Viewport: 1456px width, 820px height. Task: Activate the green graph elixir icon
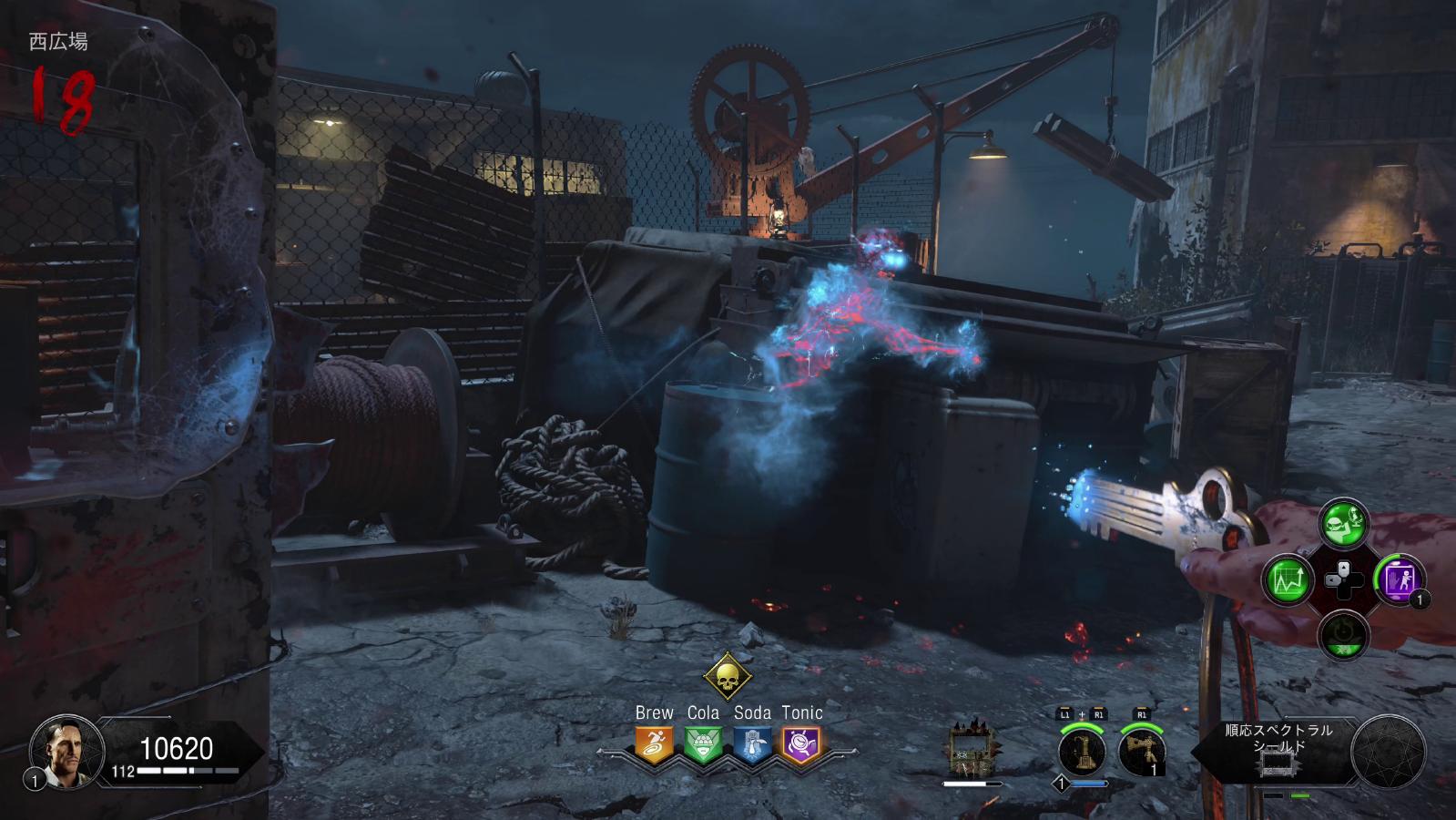tap(1288, 579)
